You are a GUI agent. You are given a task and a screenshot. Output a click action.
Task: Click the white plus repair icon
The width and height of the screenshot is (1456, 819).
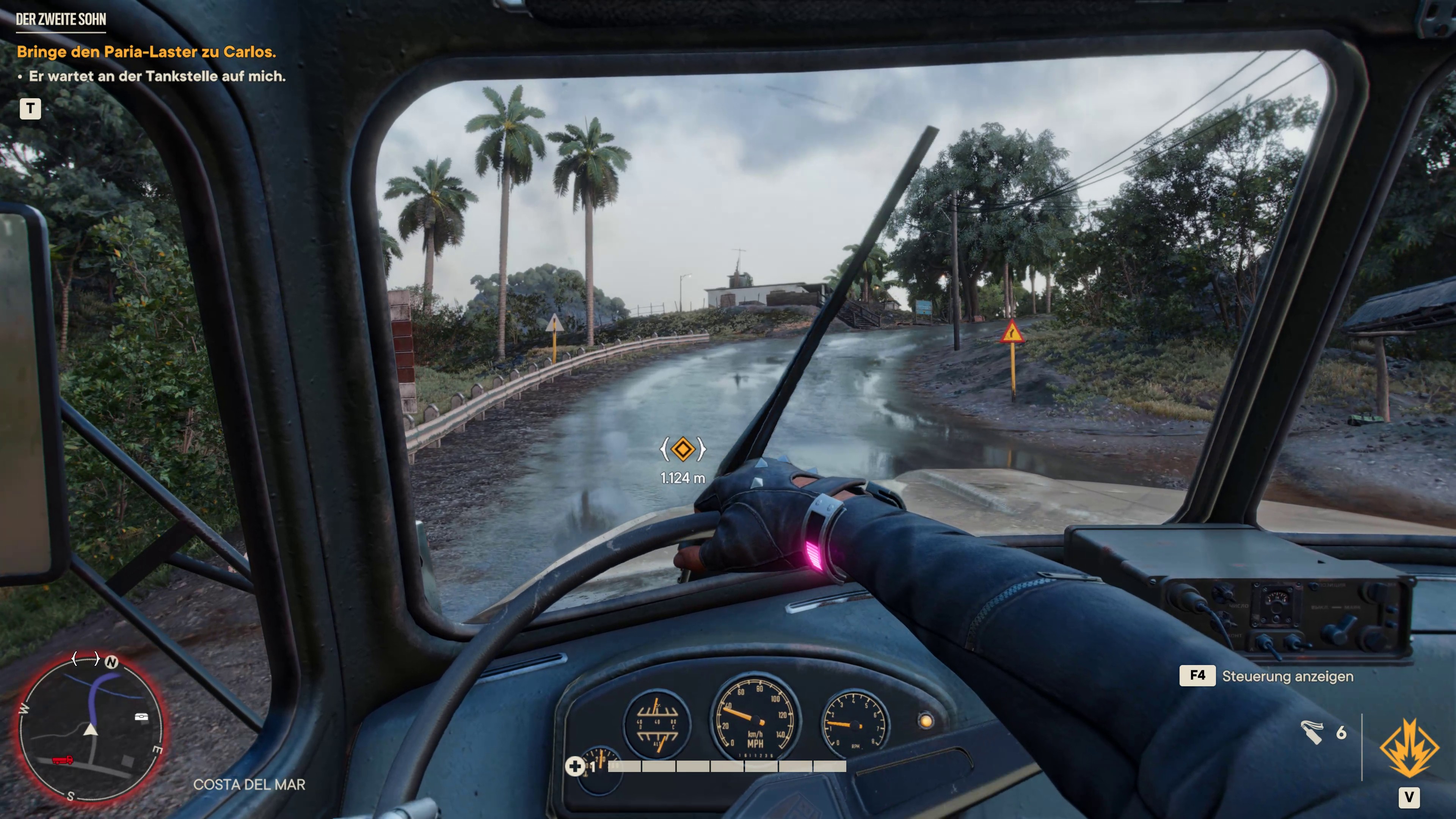(575, 766)
